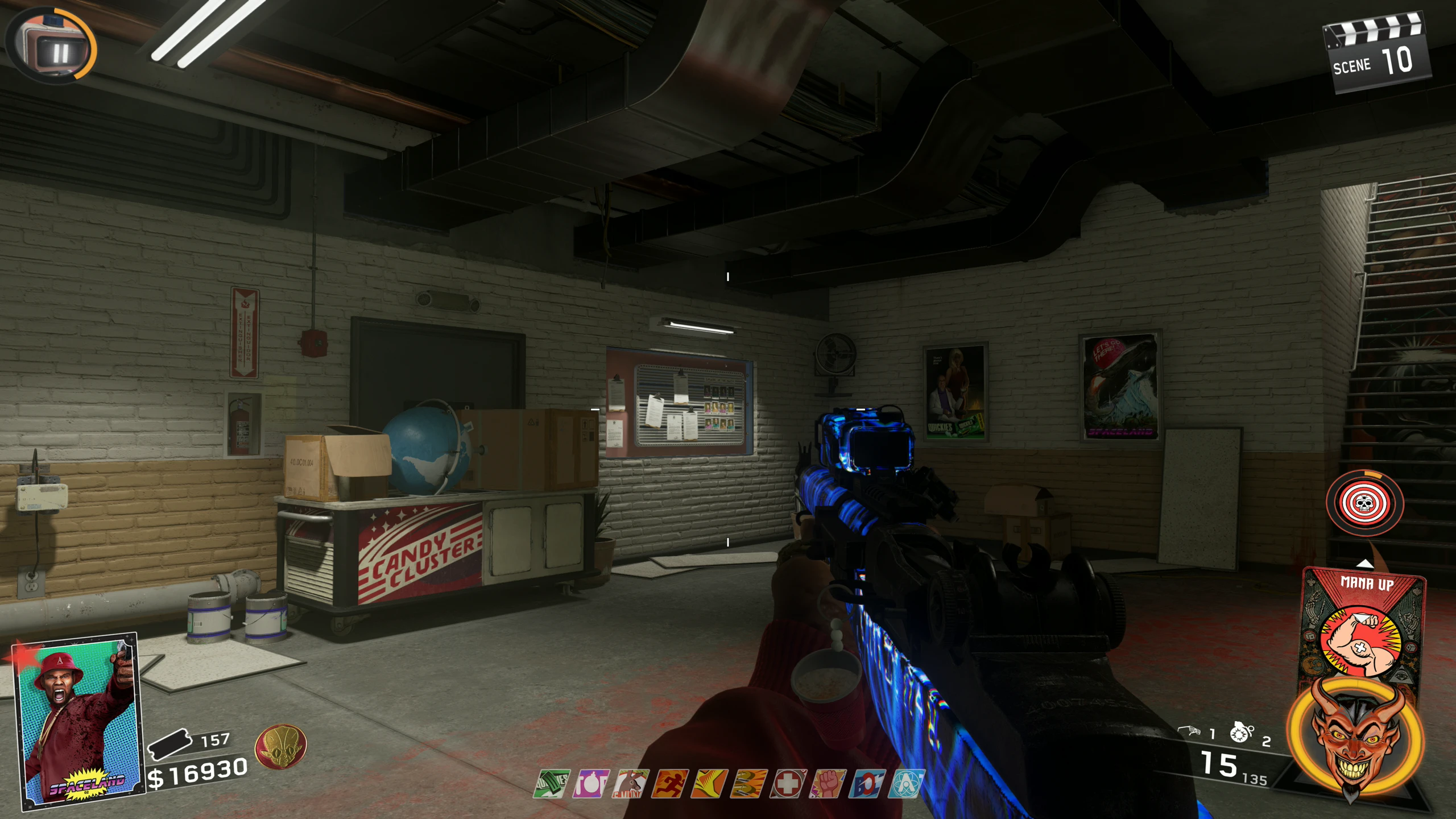The width and height of the screenshot is (1456, 819).
Task: Choose the yellow splash Slappy Taffy perk
Action: 709,784
